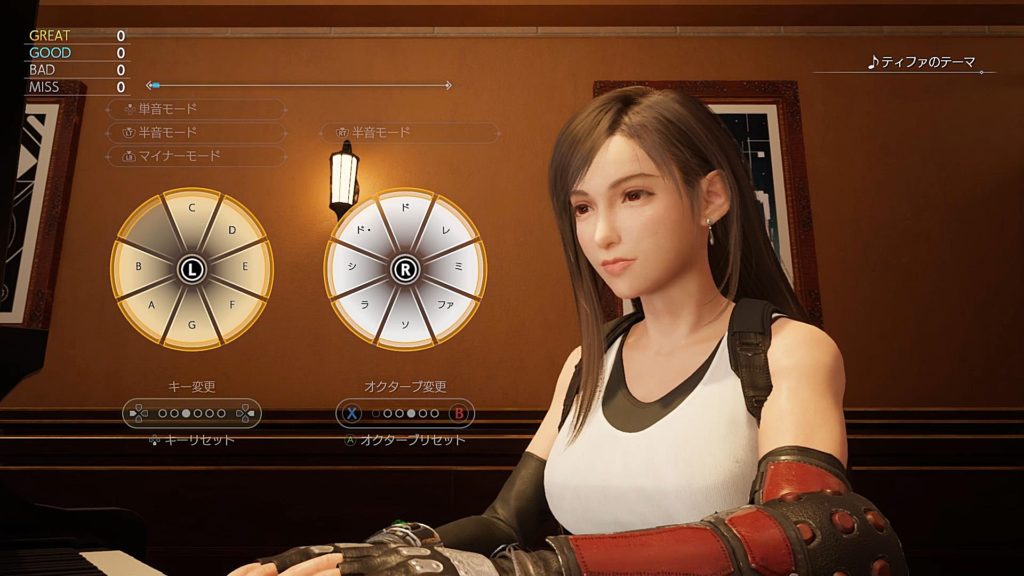Play the レ segment on the R wheel
The width and height of the screenshot is (1024, 576).
pyautogui.click(x=445, y=229)
